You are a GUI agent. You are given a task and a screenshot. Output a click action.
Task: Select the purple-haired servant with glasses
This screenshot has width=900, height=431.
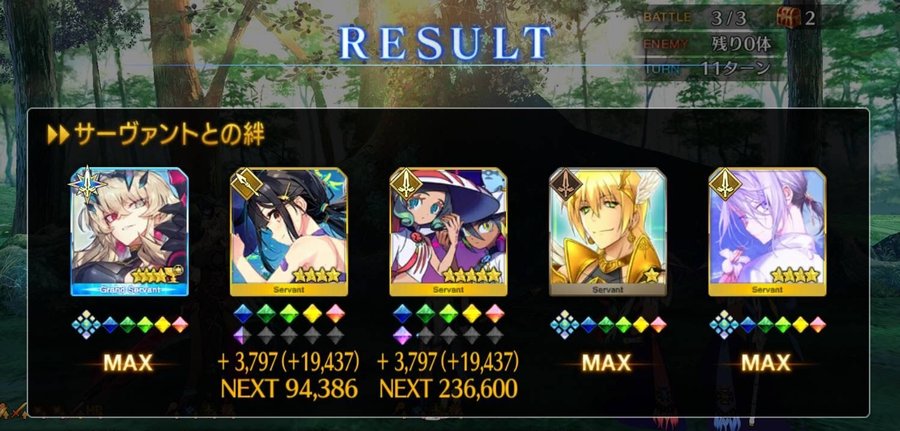[x=765, y=231]
